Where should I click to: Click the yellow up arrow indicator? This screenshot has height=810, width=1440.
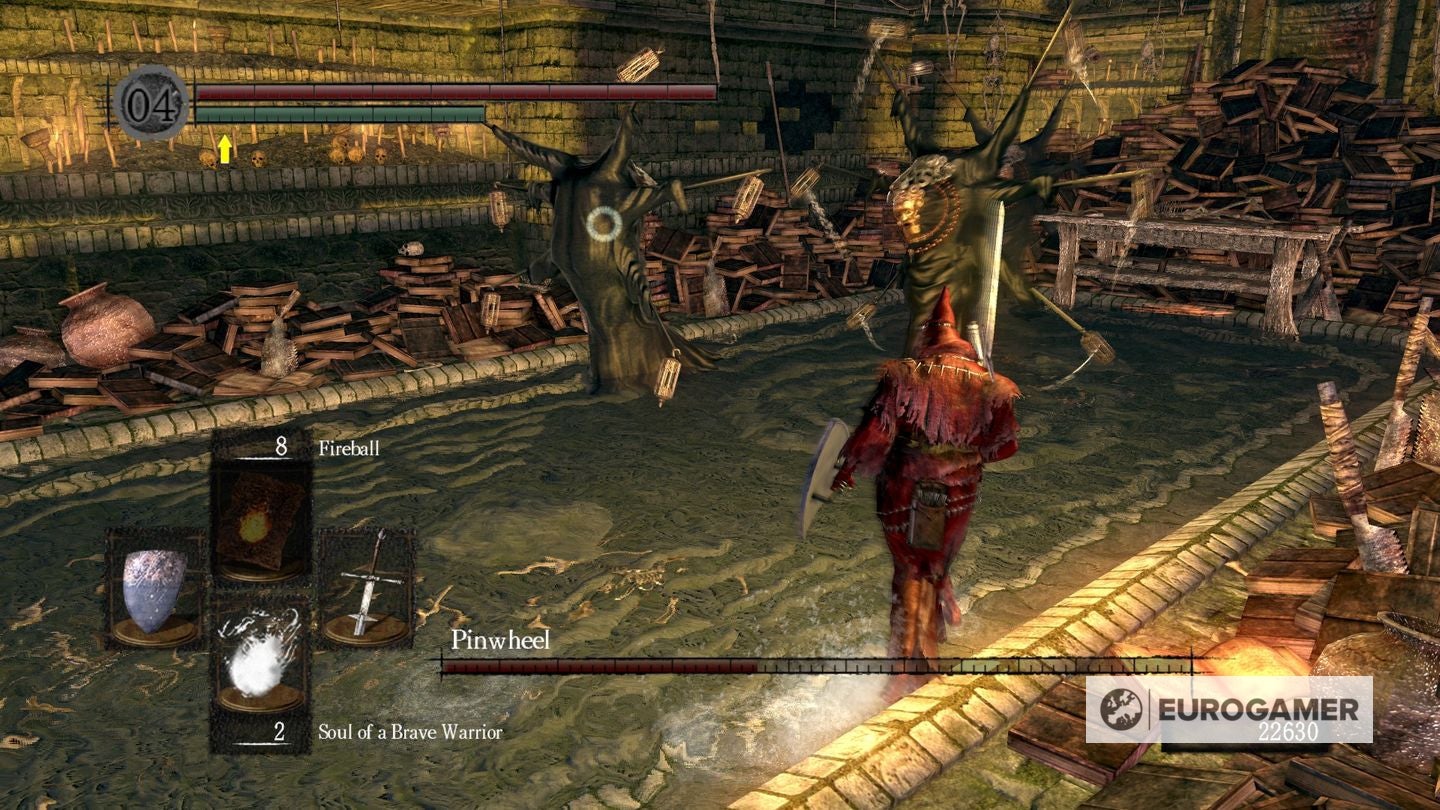point(226,149)
